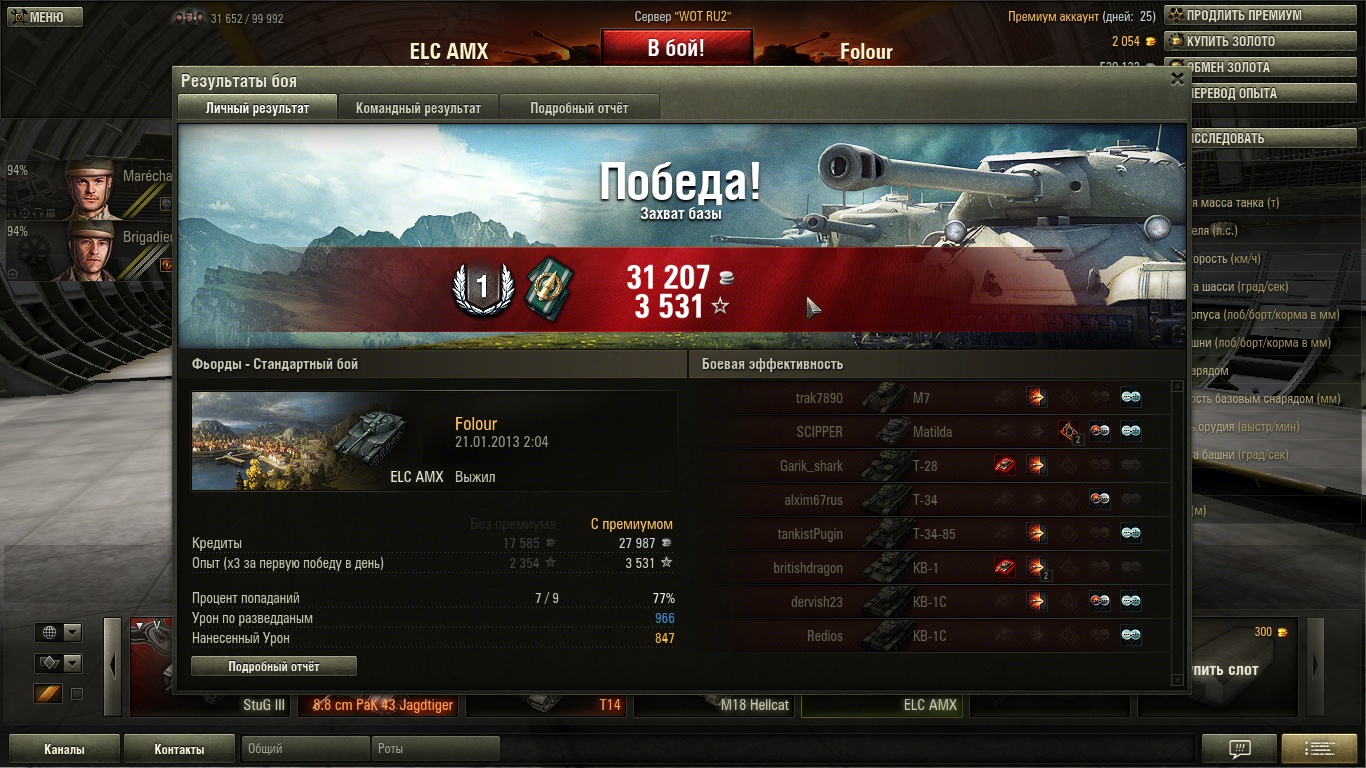
Task: Open the Каналы chat channels
Action: pyautogui.click(x=64, y=749)
